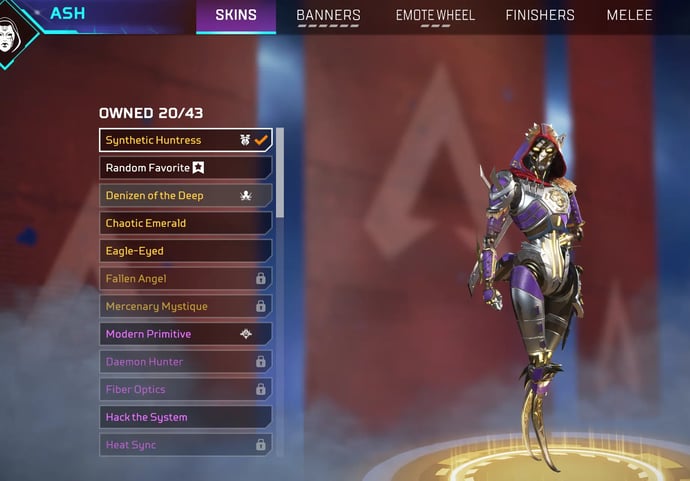Preview the locked Fallen Angel skin
The width and height of the screenshot is (690, 481).
tap(185, 279)
